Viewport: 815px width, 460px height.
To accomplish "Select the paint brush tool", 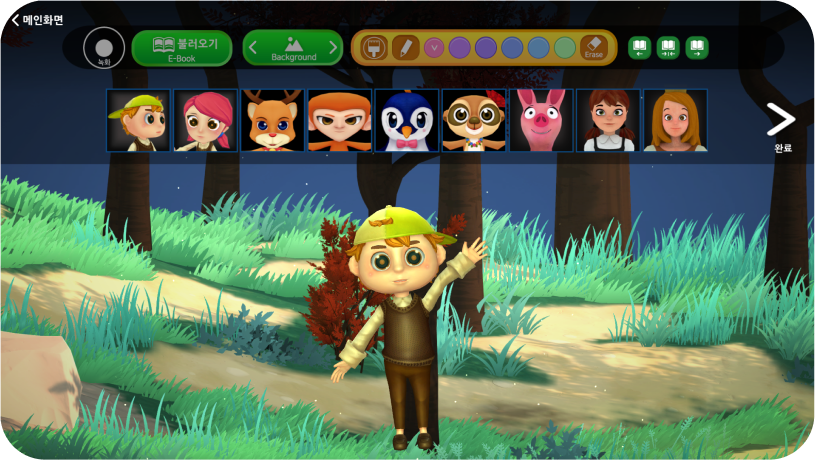I will [x=374, y=47].
